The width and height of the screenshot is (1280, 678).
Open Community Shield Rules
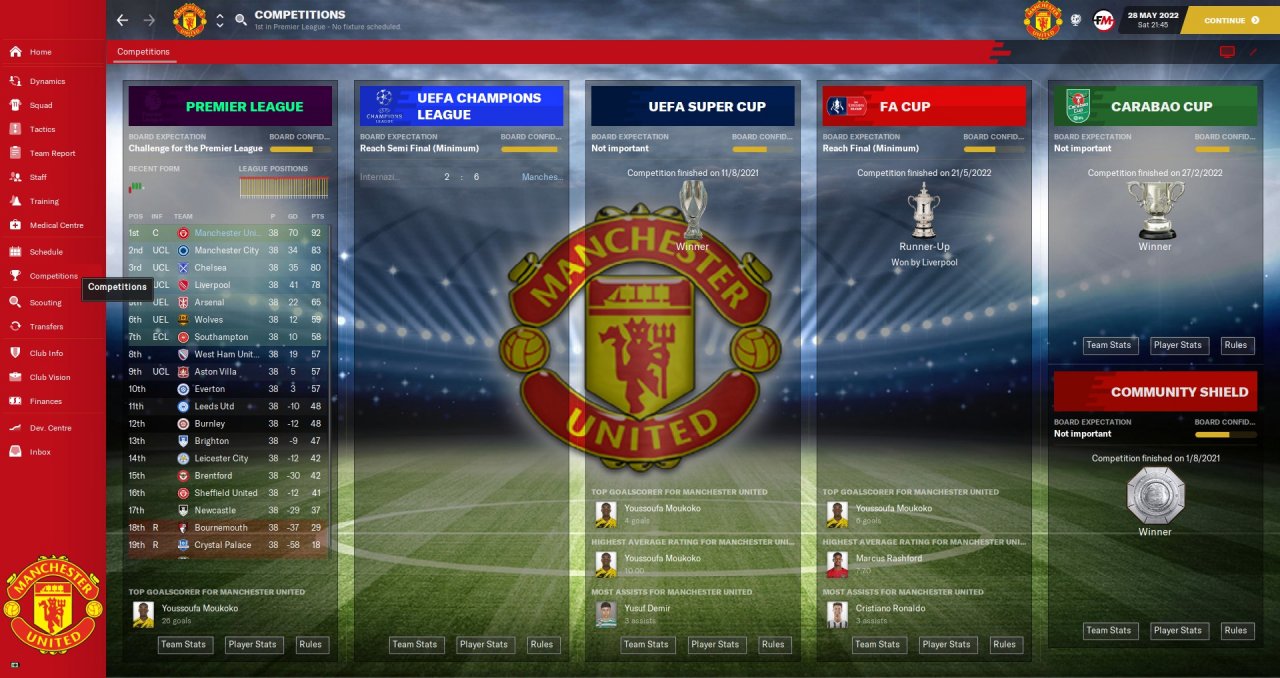[1236, 630]
